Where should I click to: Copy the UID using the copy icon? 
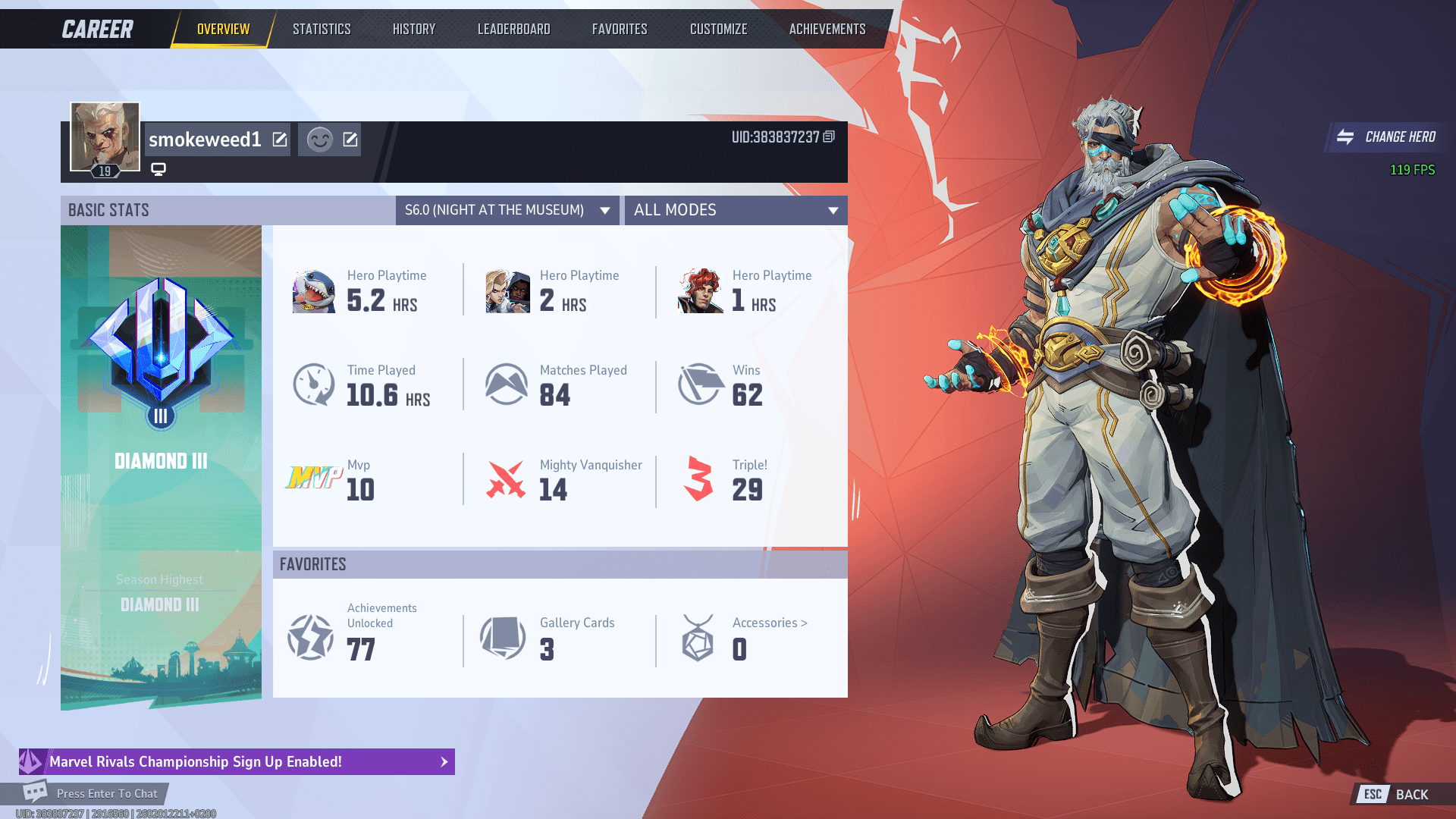pos(827,138)
